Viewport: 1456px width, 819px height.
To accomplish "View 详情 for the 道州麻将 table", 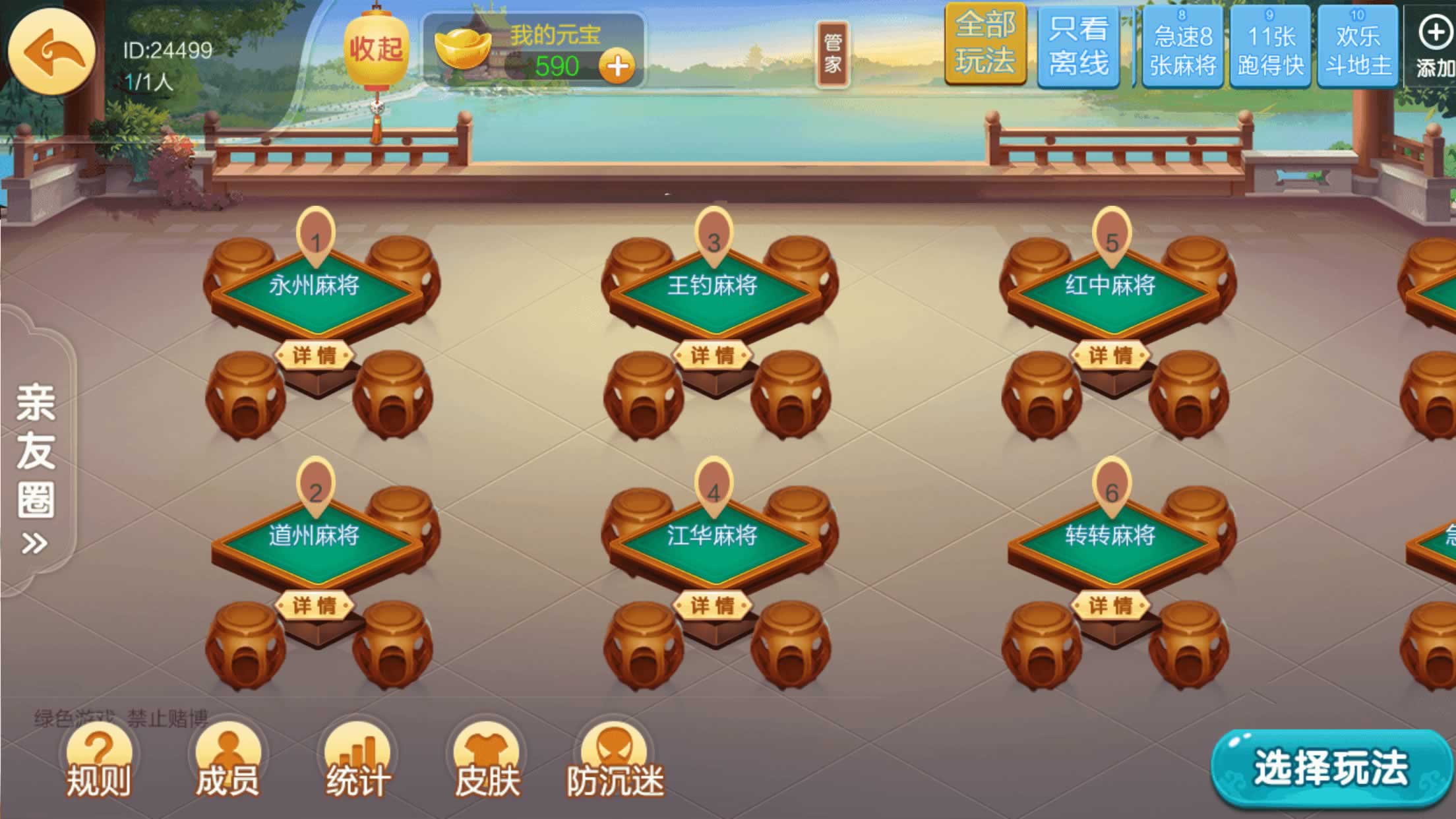I will pos(315,605).
